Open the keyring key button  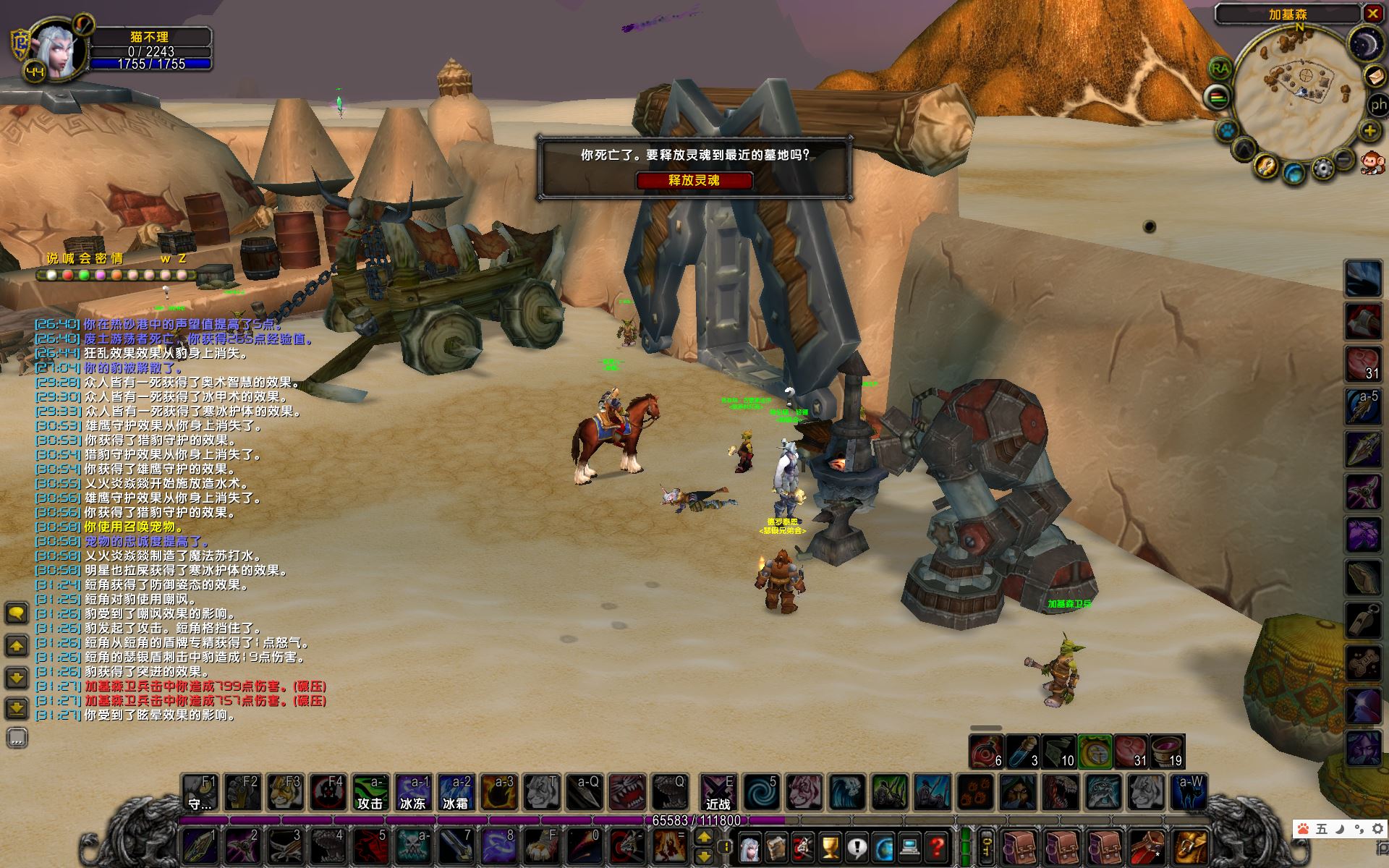(986, 846)
